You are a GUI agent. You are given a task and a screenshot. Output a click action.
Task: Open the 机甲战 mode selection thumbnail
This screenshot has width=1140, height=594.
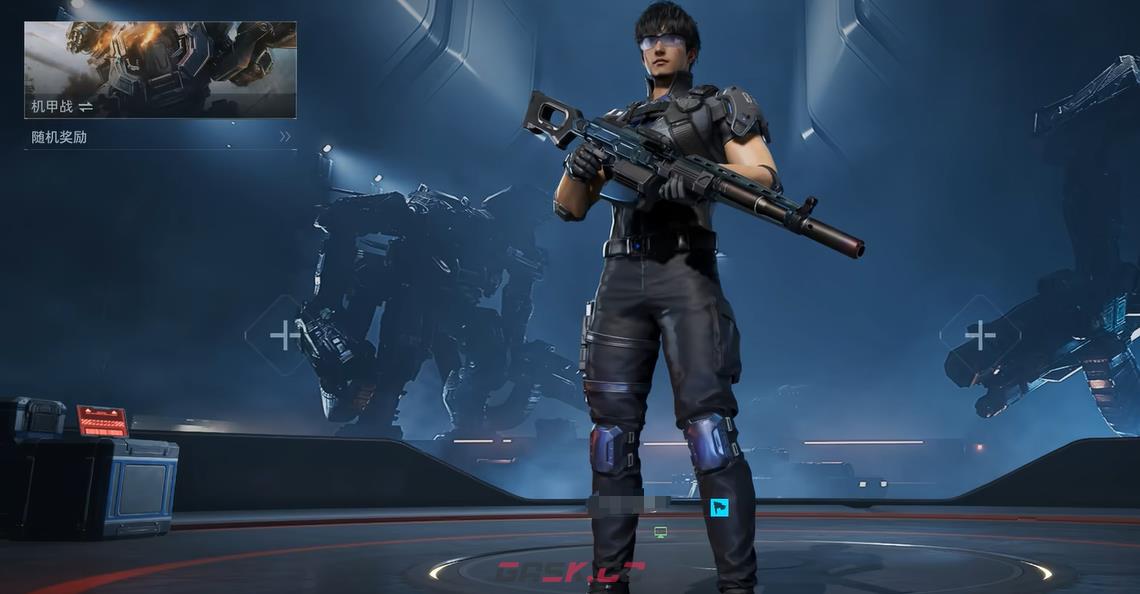[x=160, y=69]
